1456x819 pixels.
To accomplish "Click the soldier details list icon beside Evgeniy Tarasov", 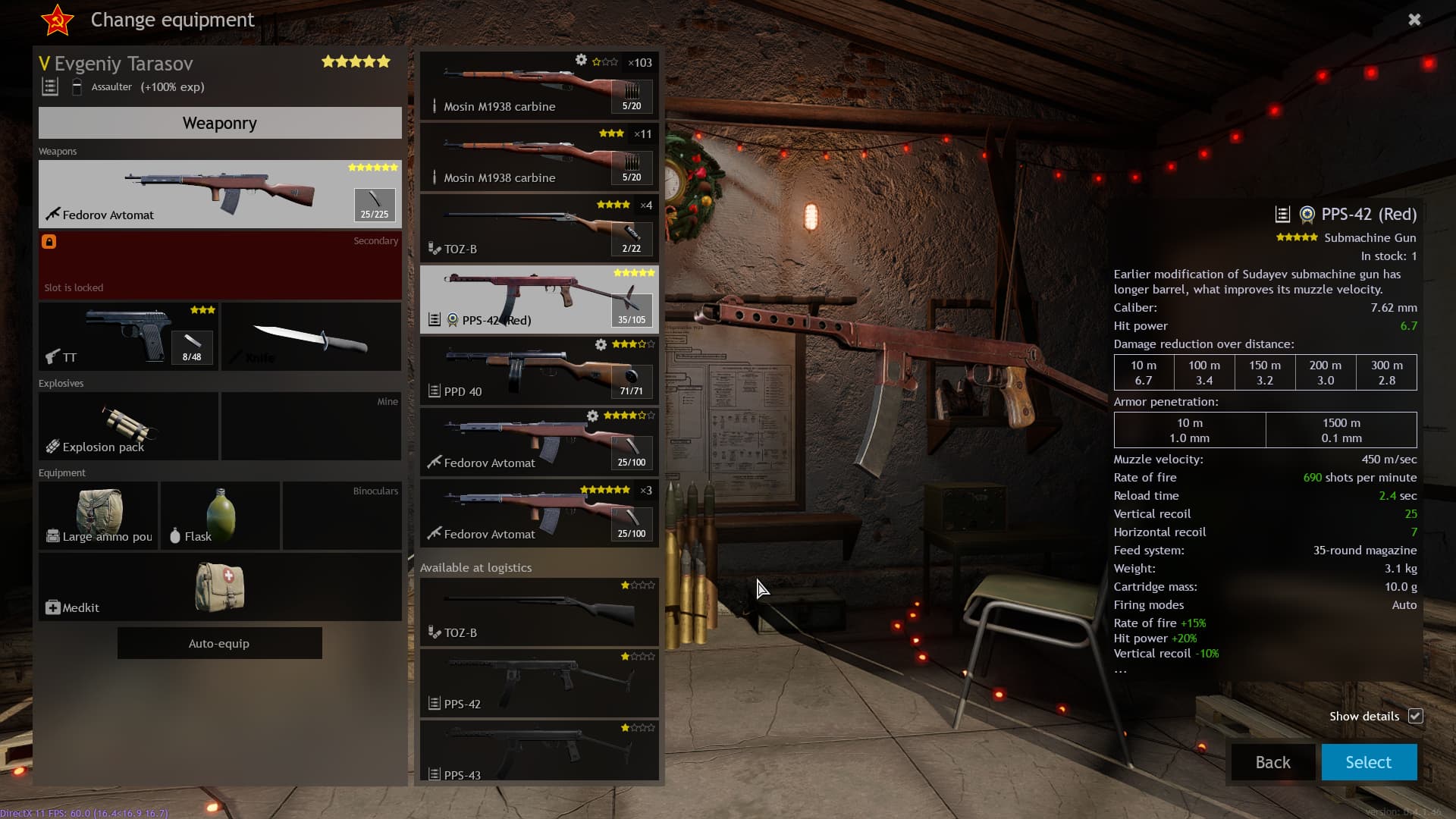I will pyautogui.click(x=50, y=86).
